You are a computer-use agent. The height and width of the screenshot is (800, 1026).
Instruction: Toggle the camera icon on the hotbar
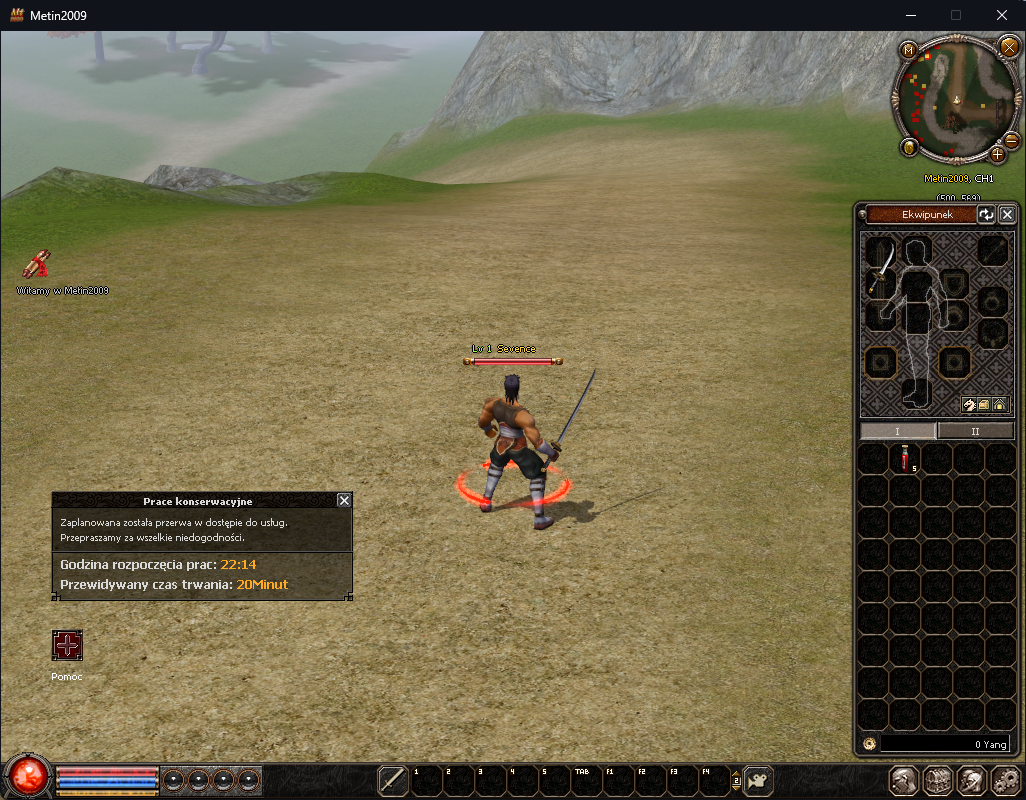click(759, 780)
